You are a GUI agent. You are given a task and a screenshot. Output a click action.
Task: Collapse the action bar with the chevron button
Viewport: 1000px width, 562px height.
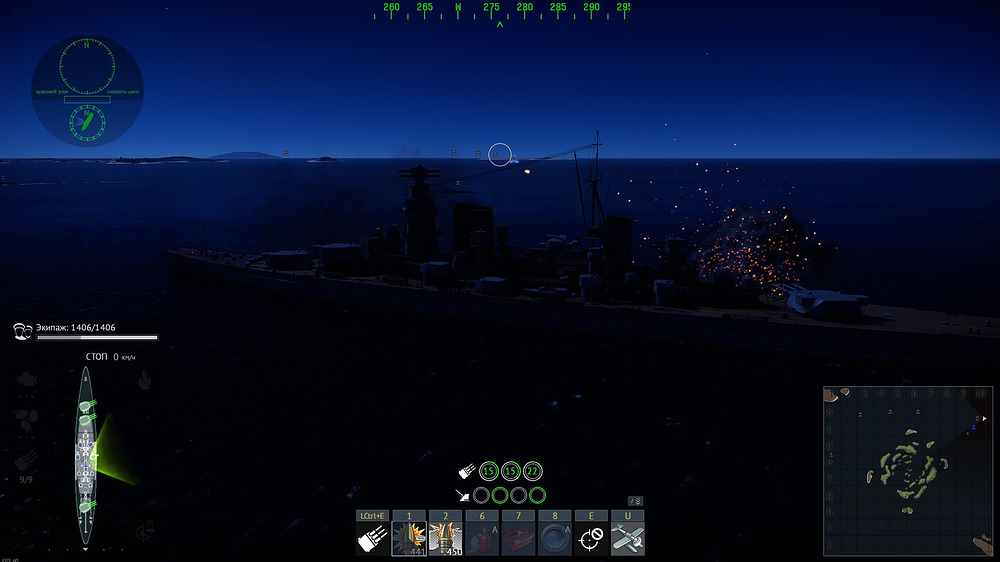635,501
